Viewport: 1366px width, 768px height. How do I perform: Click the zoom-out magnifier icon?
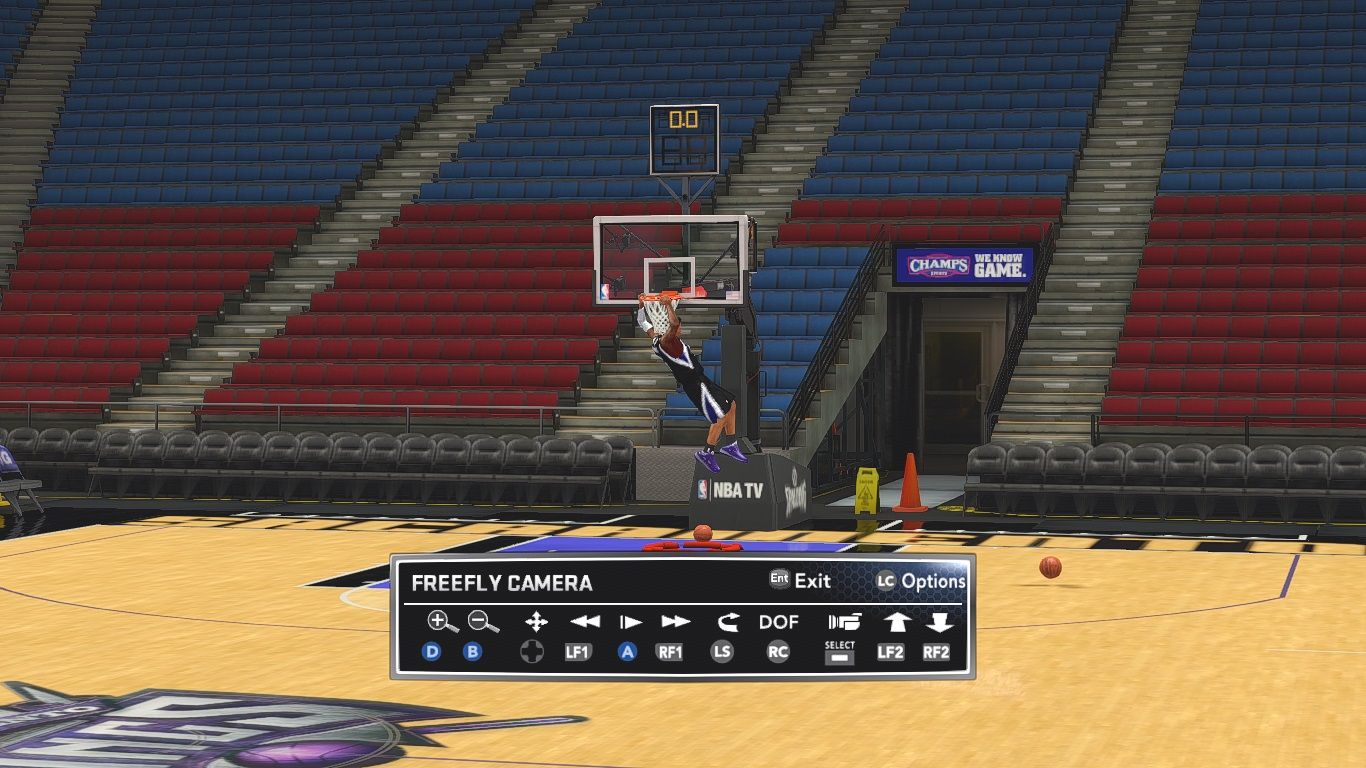[483, 622]
